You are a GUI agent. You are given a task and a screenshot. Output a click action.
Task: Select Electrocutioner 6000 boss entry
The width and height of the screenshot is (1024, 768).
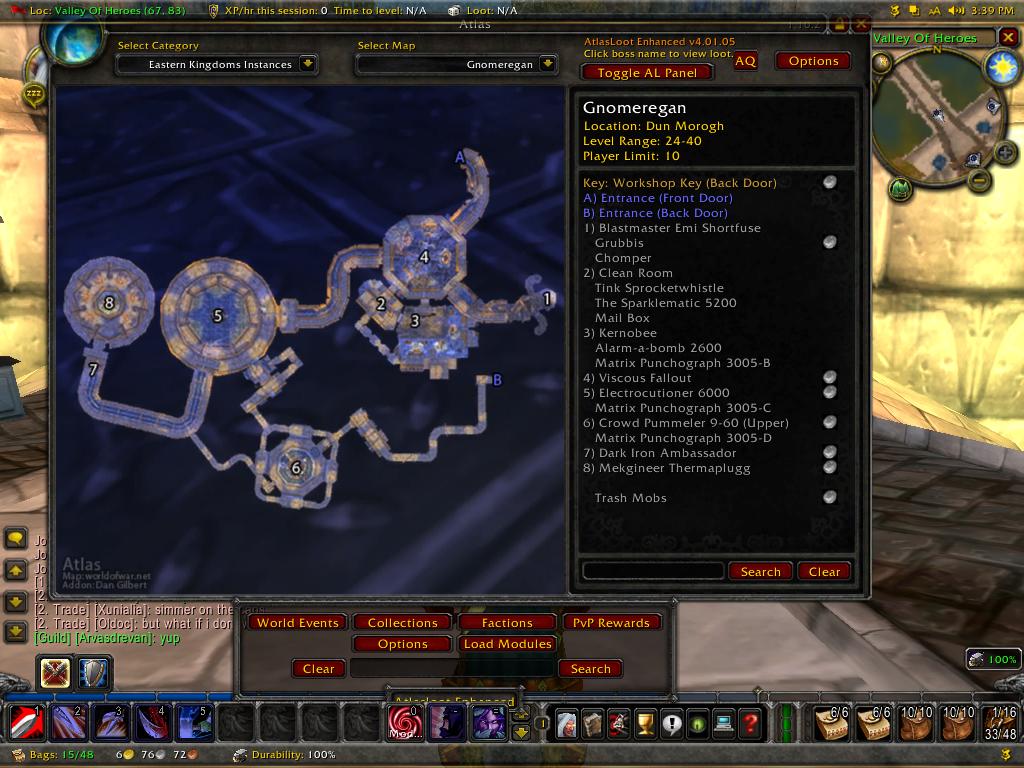pos(664,393)
